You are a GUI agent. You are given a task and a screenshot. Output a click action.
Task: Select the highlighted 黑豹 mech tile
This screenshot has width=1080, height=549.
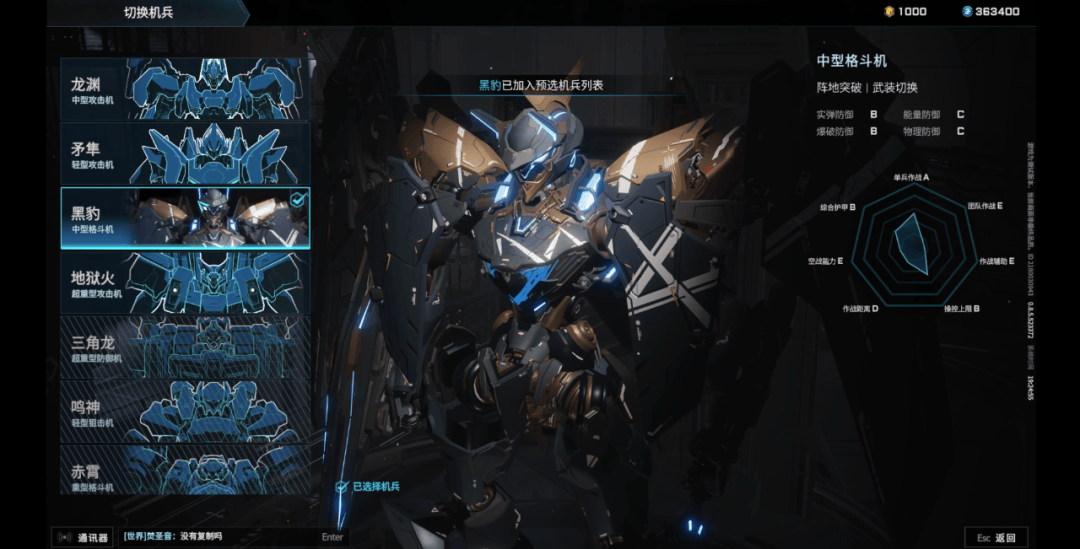[x=185, y=217]
